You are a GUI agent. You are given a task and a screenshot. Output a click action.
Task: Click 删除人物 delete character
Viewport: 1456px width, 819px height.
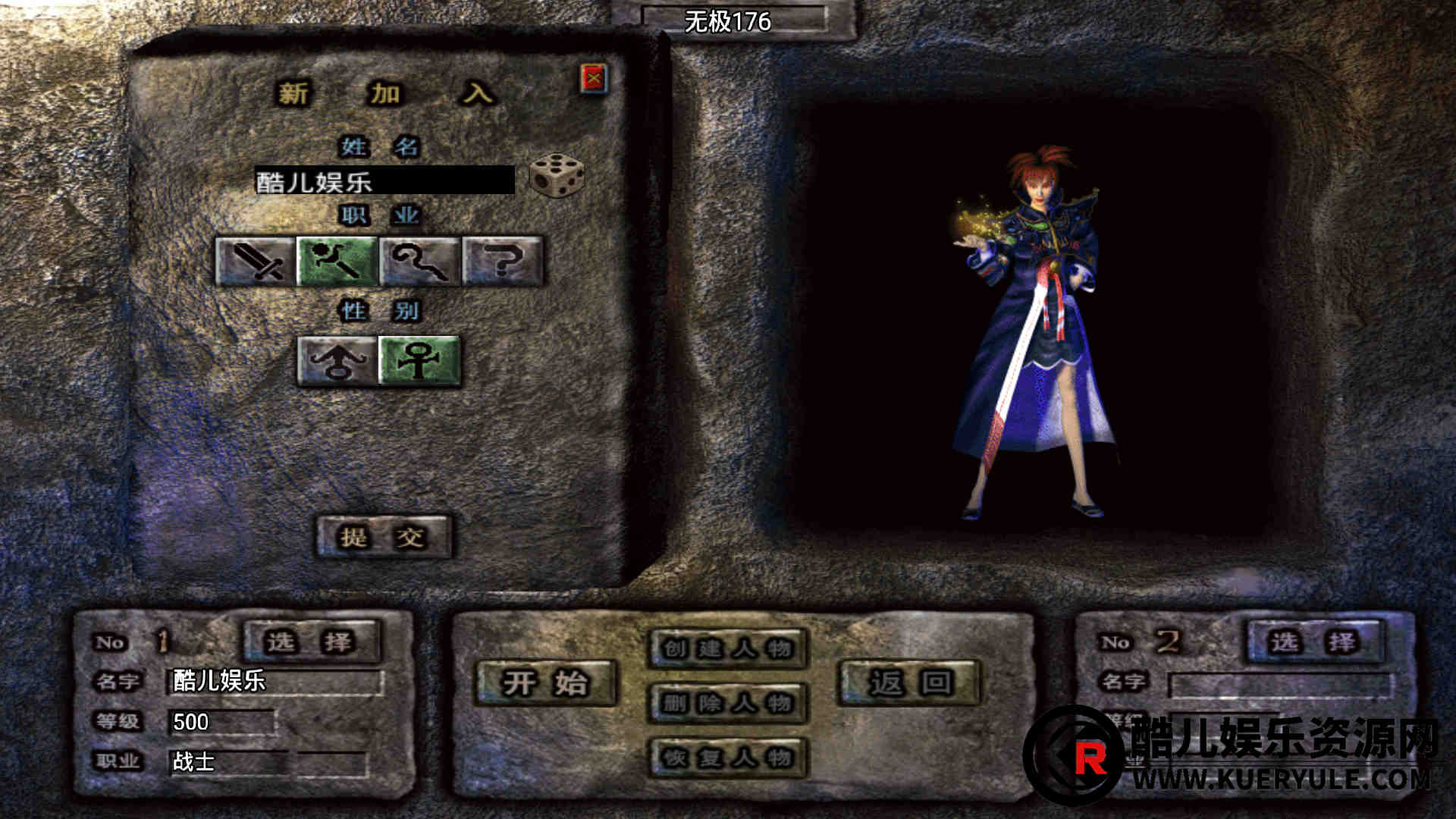(727, 704)
